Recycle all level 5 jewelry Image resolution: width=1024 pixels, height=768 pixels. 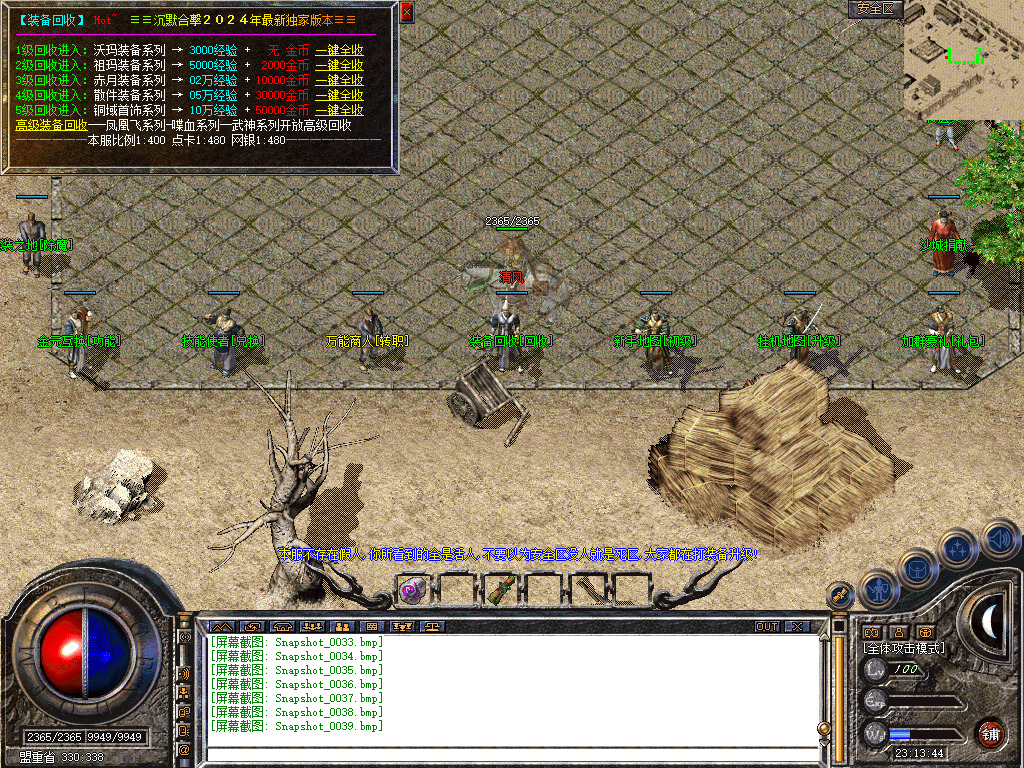pyautogui.click(x=339, y=110)
